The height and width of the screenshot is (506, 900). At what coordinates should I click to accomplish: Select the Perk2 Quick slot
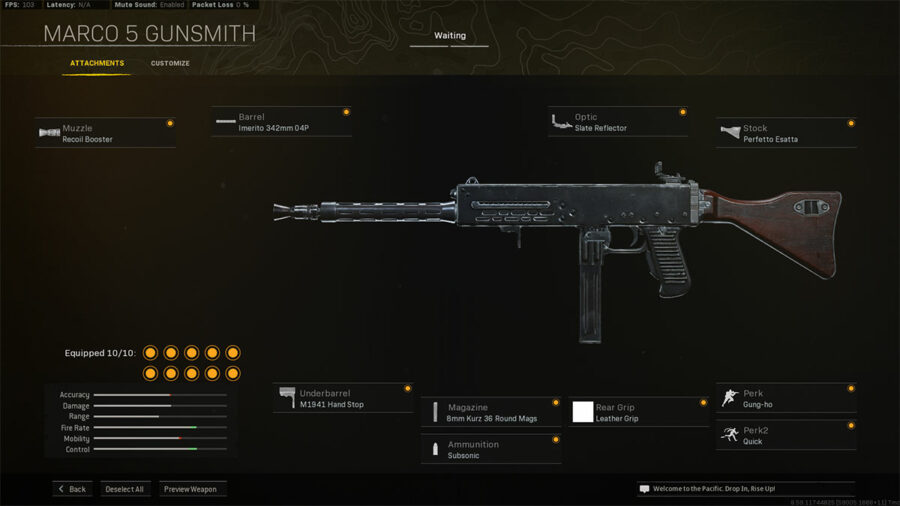(786, 435)
